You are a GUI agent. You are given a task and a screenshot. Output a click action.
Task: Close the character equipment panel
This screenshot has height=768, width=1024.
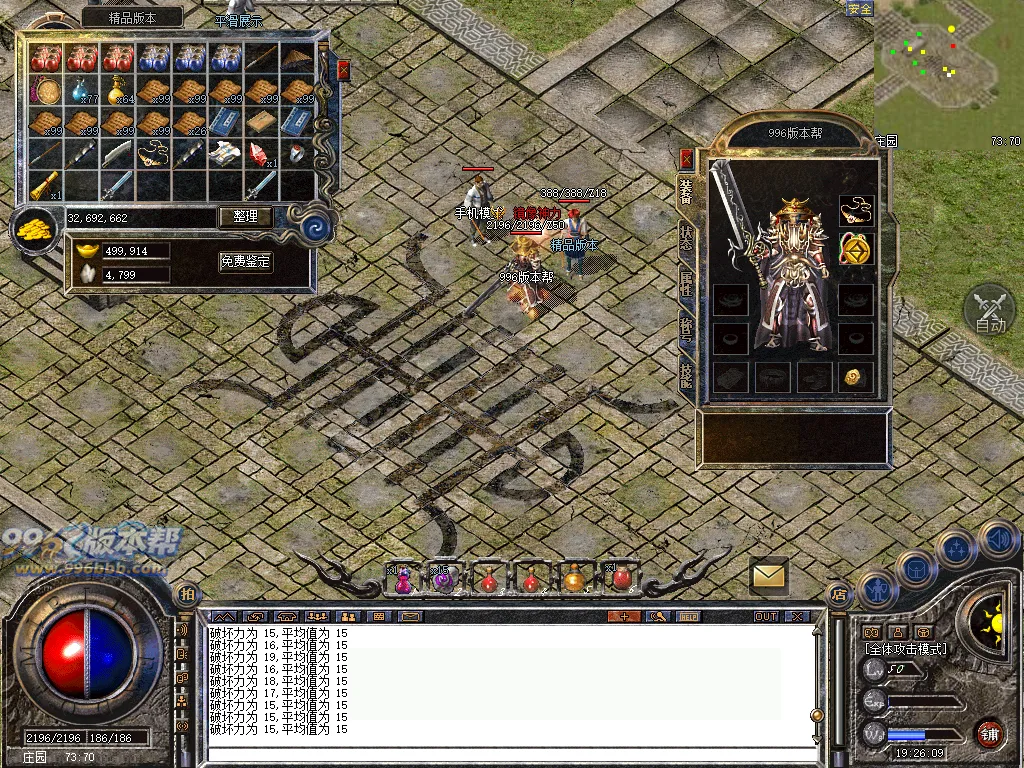pos(686,158)
